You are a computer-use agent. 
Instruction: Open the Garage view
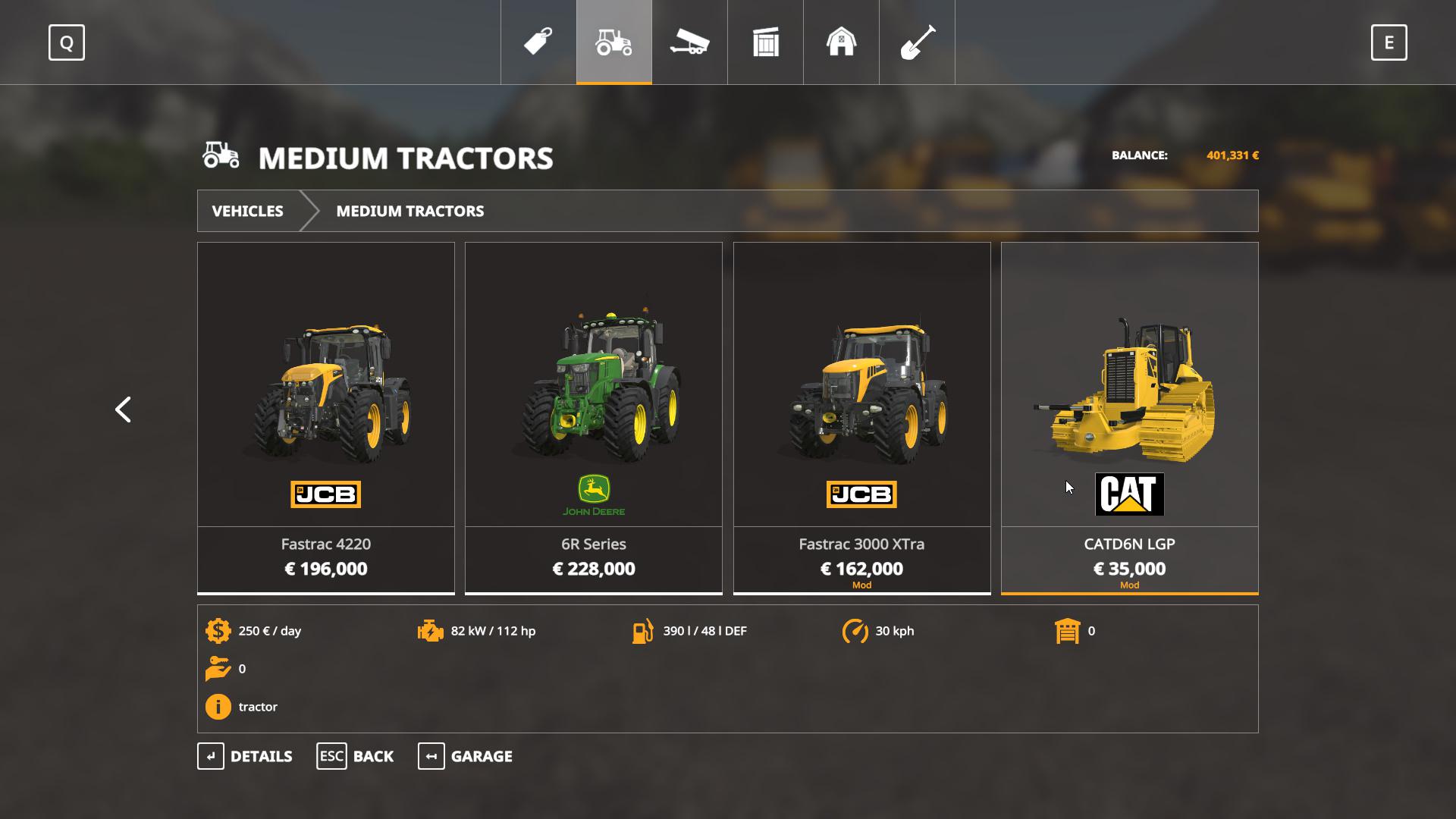(465, 756)
